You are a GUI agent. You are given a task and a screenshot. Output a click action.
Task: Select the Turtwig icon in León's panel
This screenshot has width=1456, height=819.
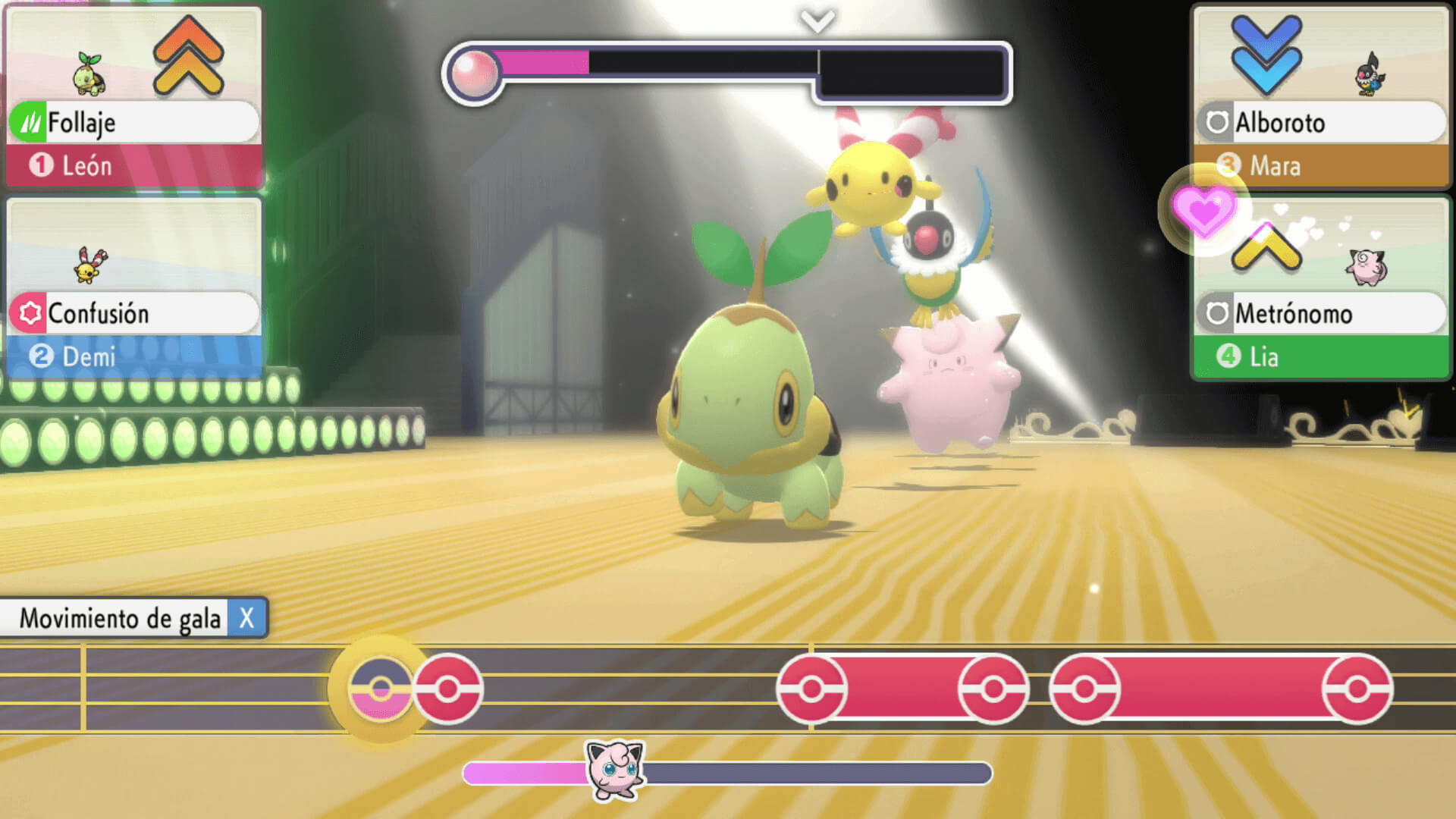90,75
